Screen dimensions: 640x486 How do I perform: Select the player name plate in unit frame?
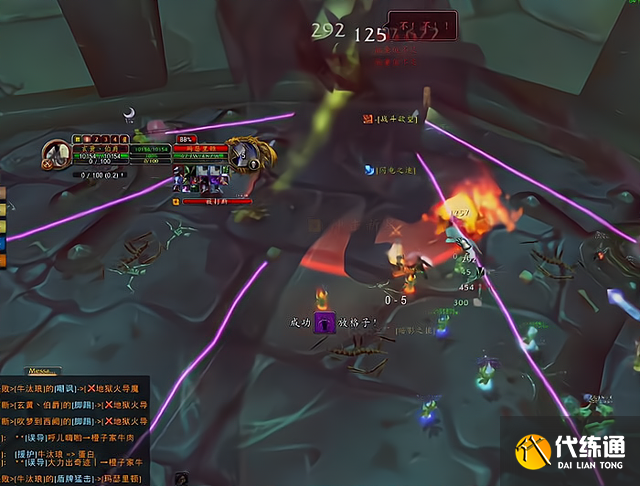pos(100,147)
